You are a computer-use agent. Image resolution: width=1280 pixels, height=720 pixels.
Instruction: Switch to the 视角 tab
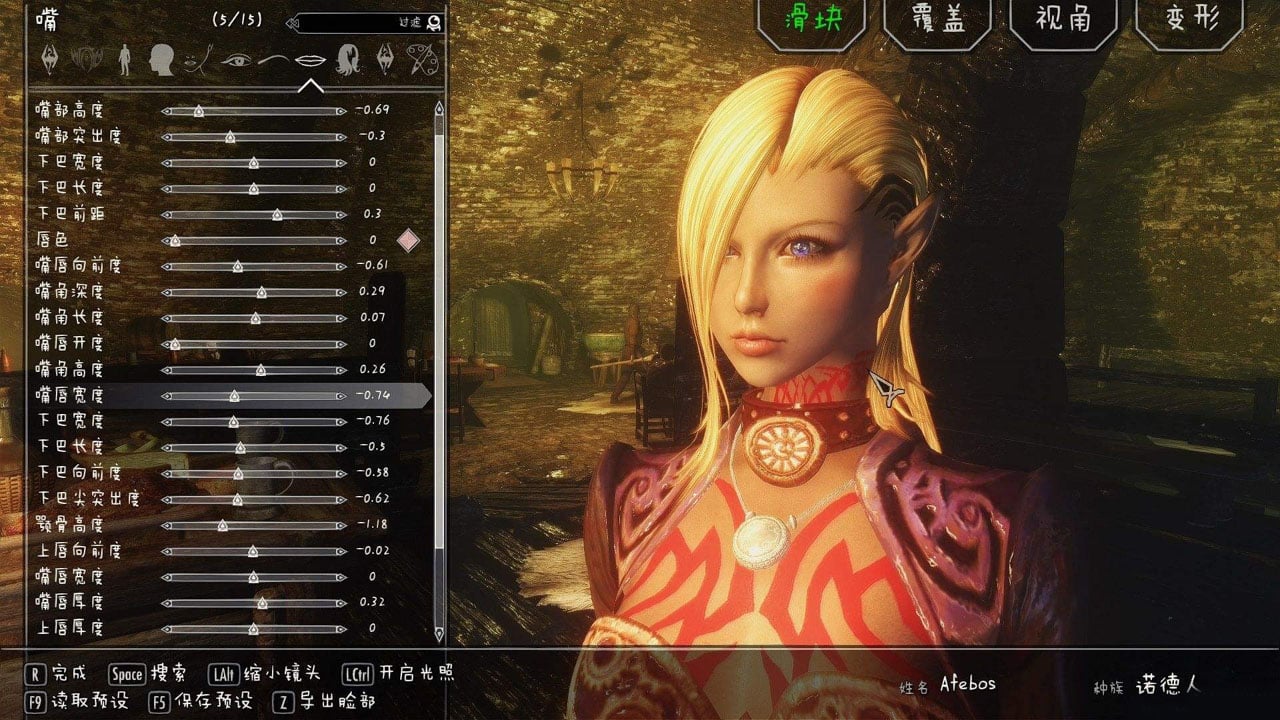point(1063,25)
